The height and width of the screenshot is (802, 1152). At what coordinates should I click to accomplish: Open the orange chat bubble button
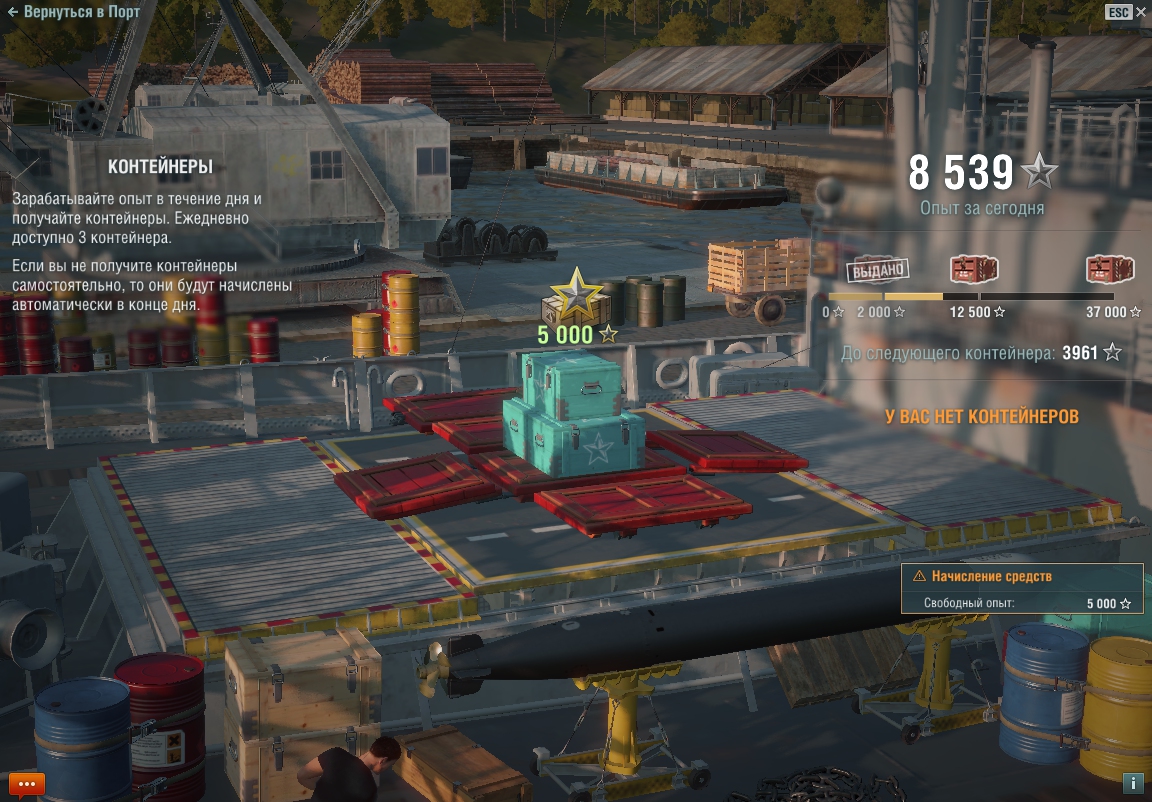[26, 785]
